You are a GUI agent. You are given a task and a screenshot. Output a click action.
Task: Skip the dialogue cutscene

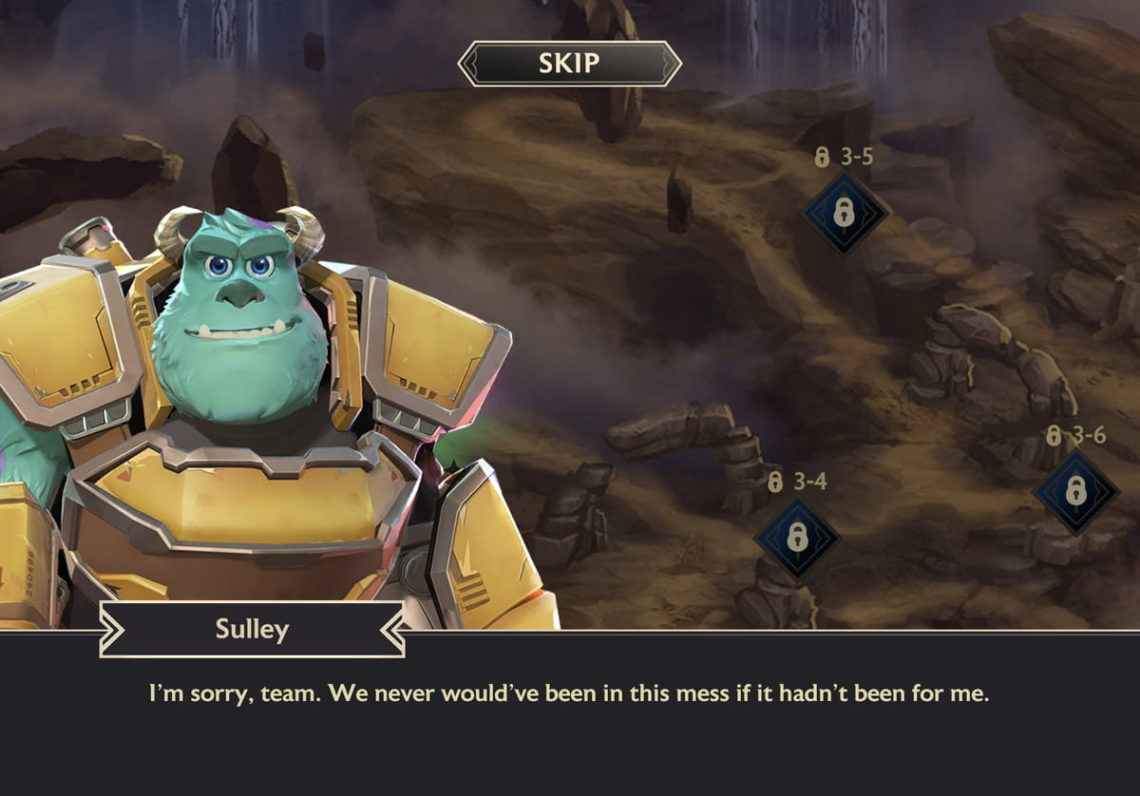point(569,64)
